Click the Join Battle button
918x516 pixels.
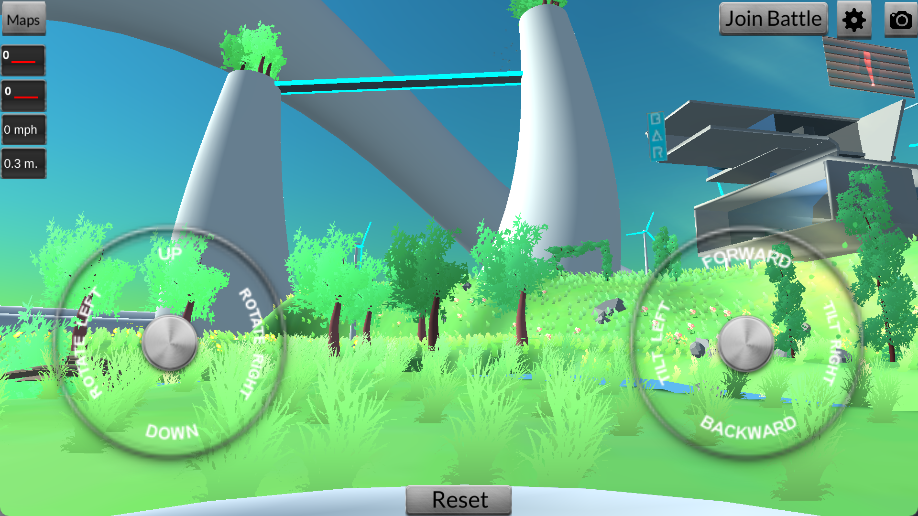(774, 18)
